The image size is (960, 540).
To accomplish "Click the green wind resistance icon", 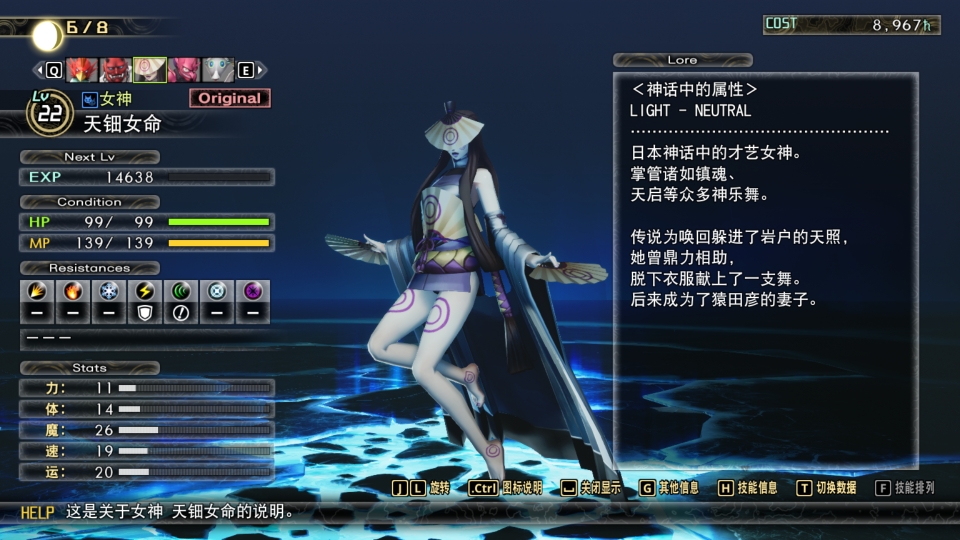I will tap(181, 291).
